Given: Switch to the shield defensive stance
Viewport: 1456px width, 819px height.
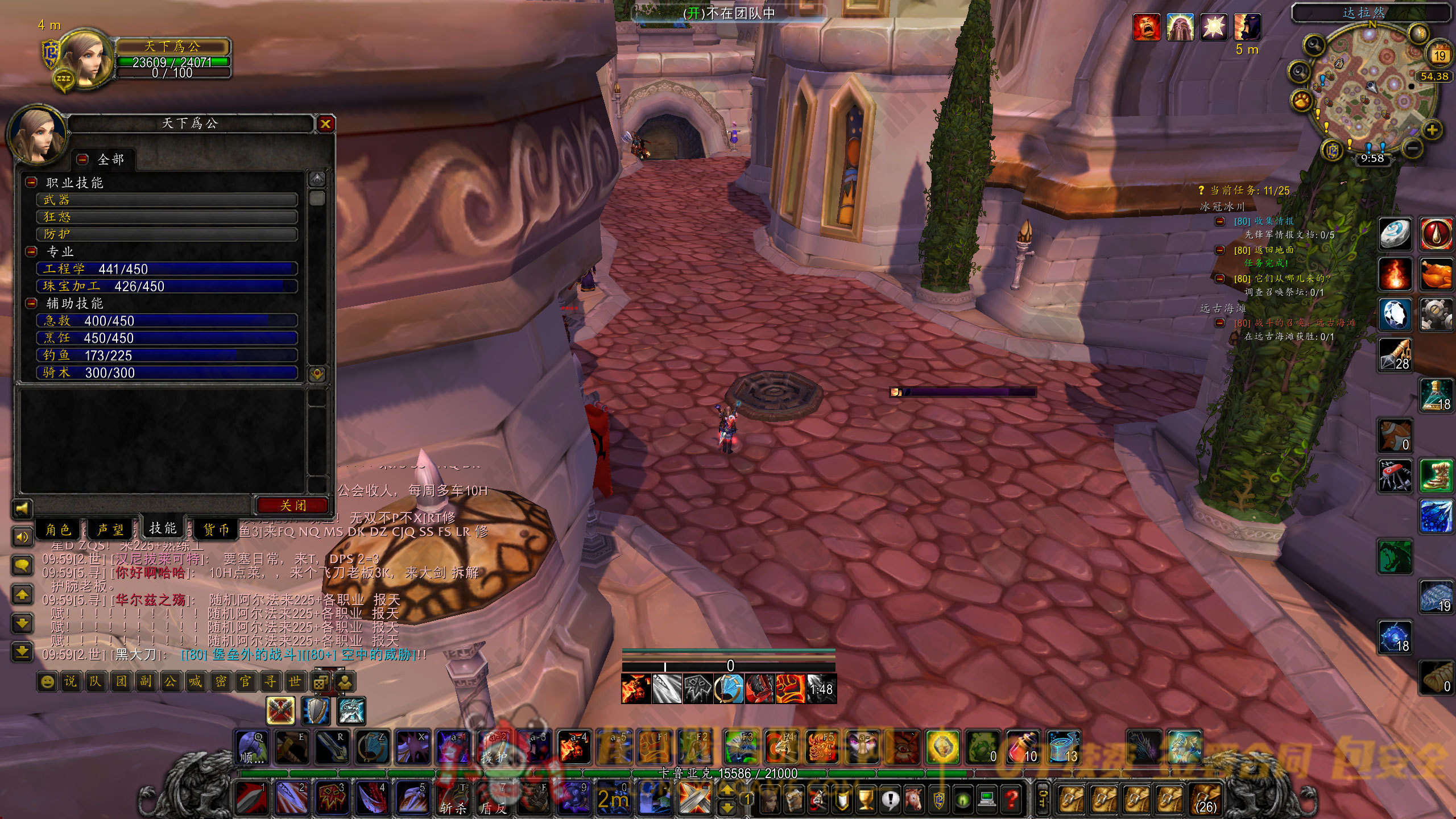Looking at the screenshot, I should (x=316, y=711).
